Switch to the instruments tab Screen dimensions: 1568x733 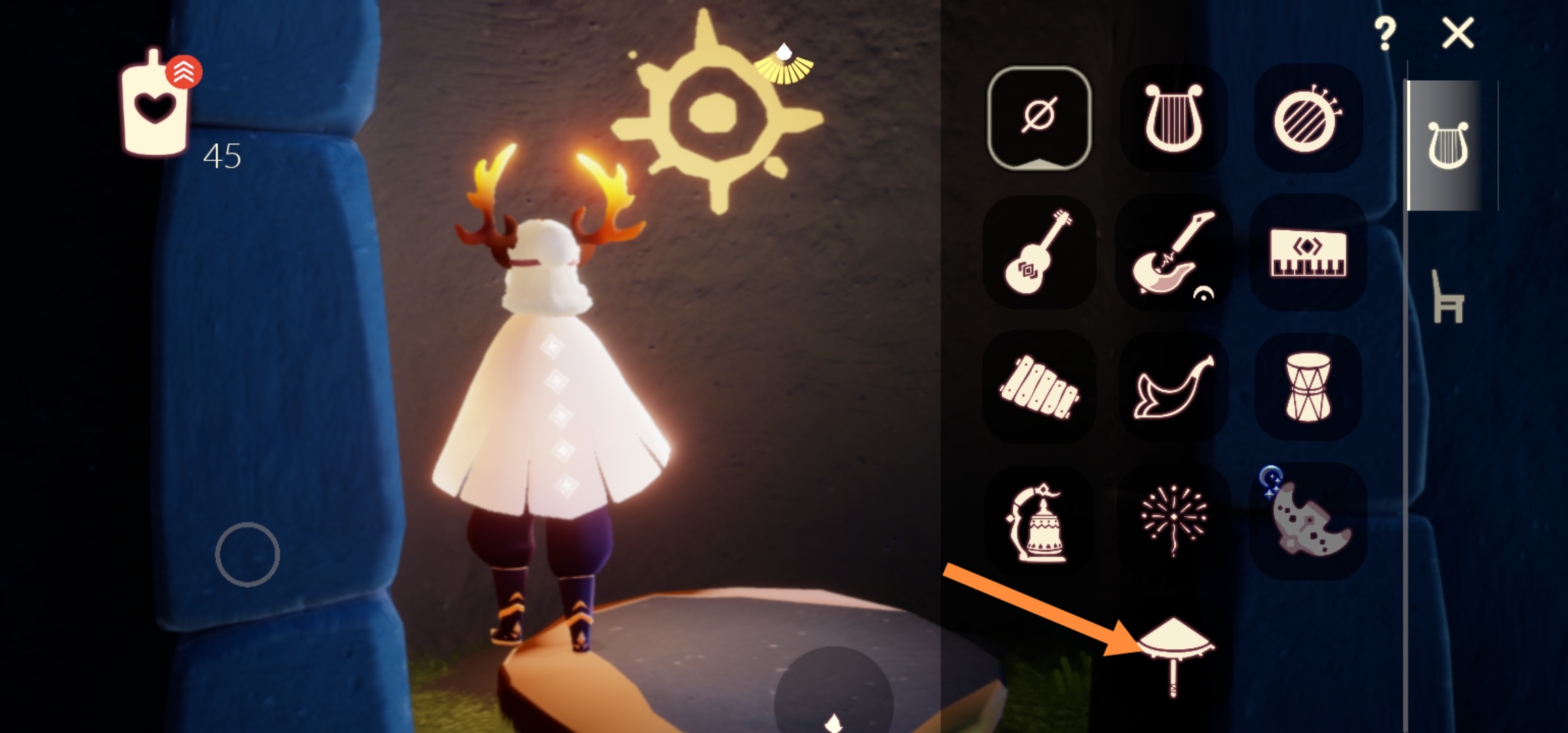[x=1447, y=145]
